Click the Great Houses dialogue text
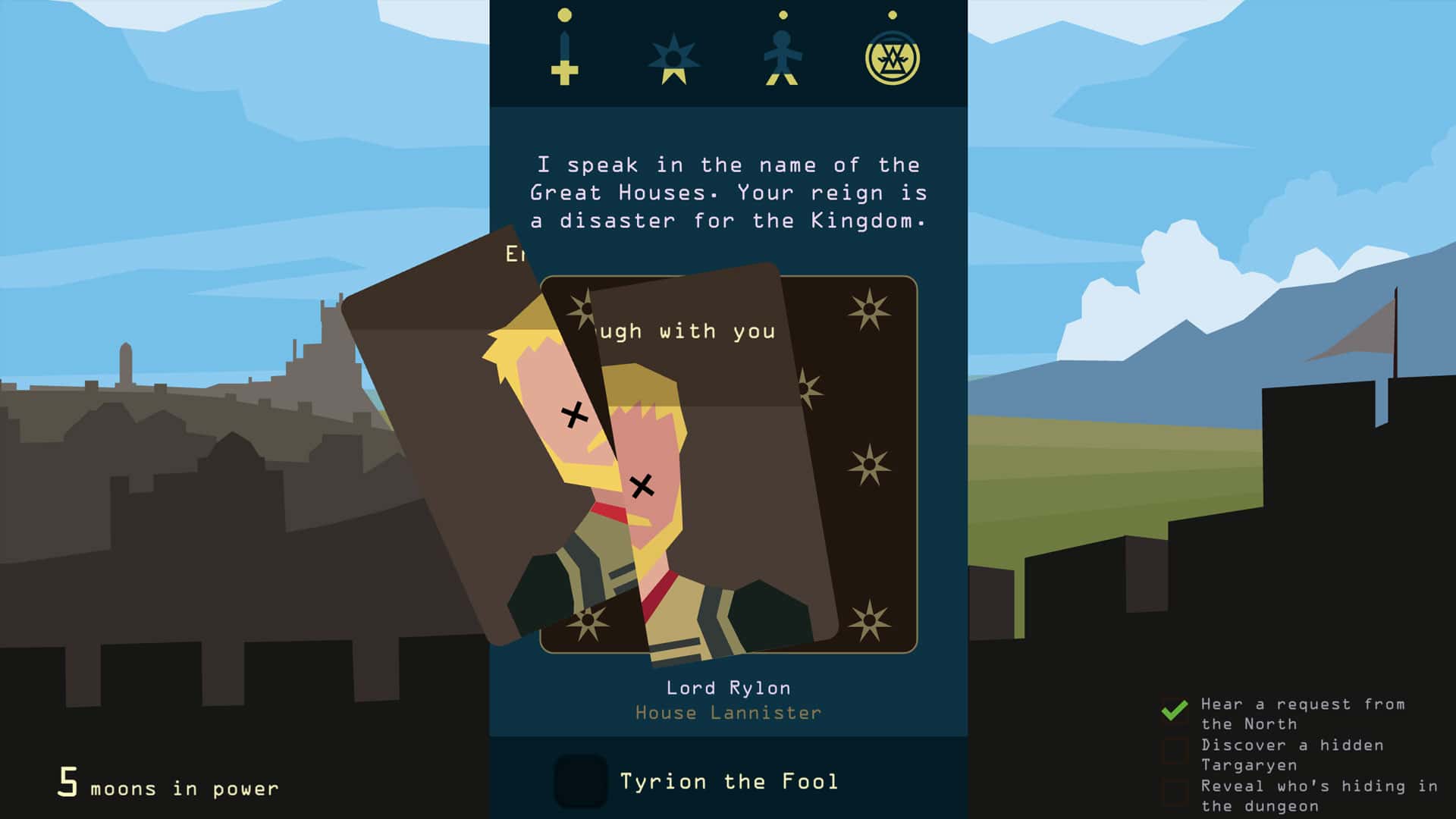The image size is (1456, 819). coord(728,193)
